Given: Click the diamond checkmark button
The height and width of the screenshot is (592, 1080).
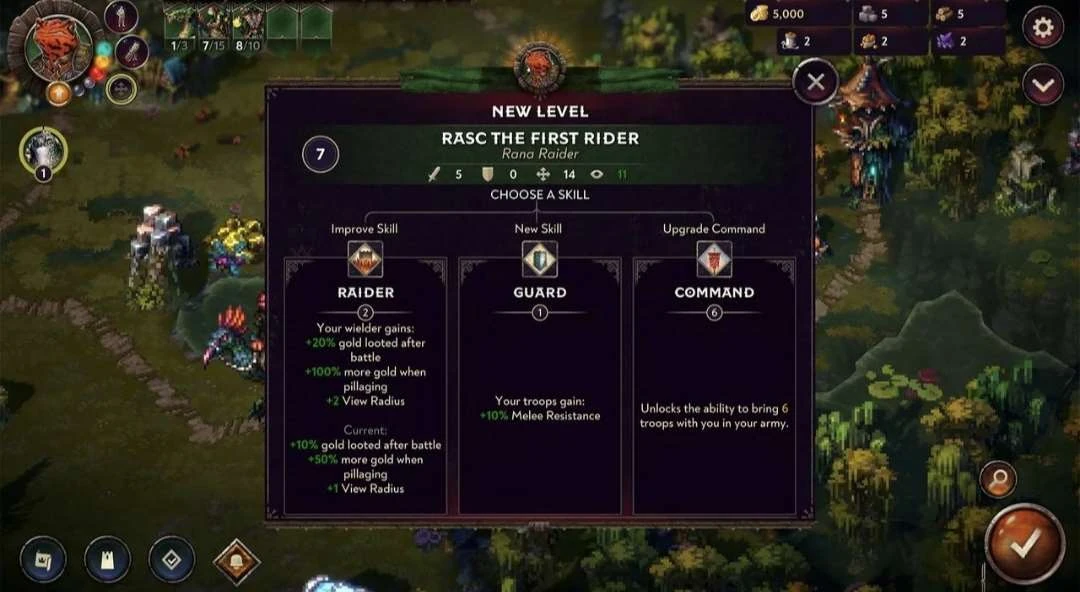Looking at the screenshot, I should pyautogui.click(x=171, y=559).
